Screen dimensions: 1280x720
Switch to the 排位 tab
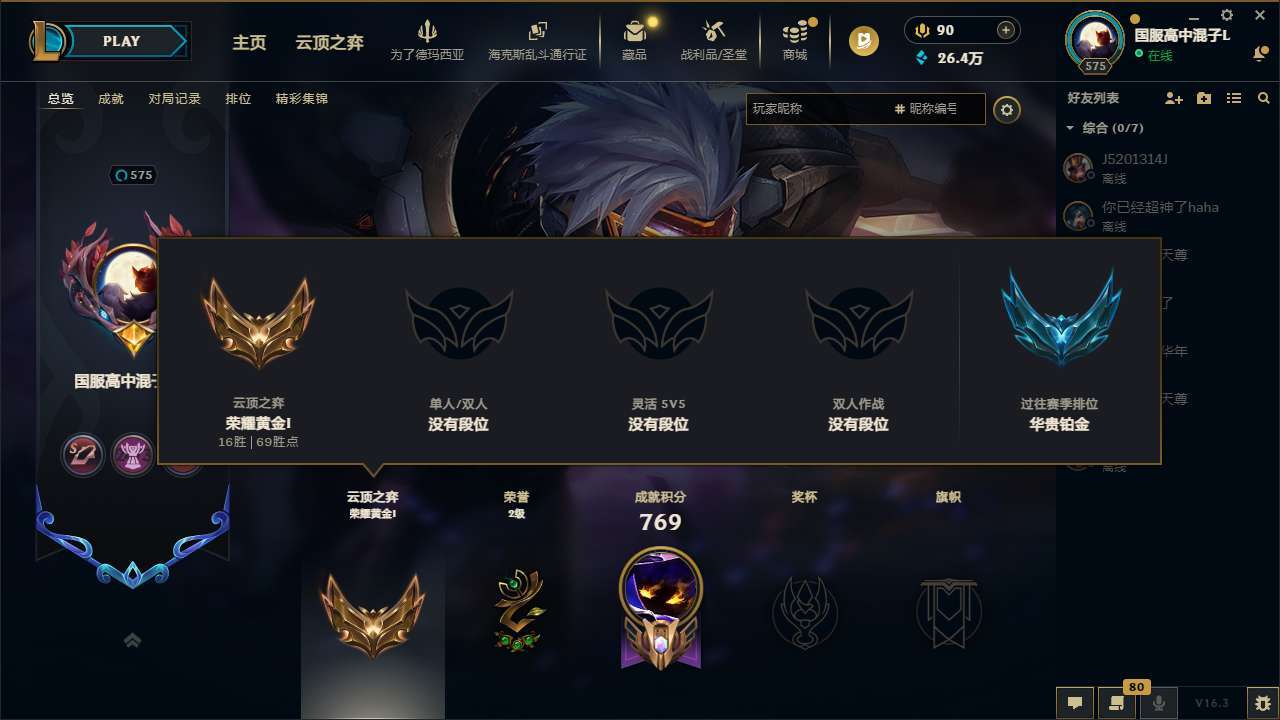[x=238, y=99]
